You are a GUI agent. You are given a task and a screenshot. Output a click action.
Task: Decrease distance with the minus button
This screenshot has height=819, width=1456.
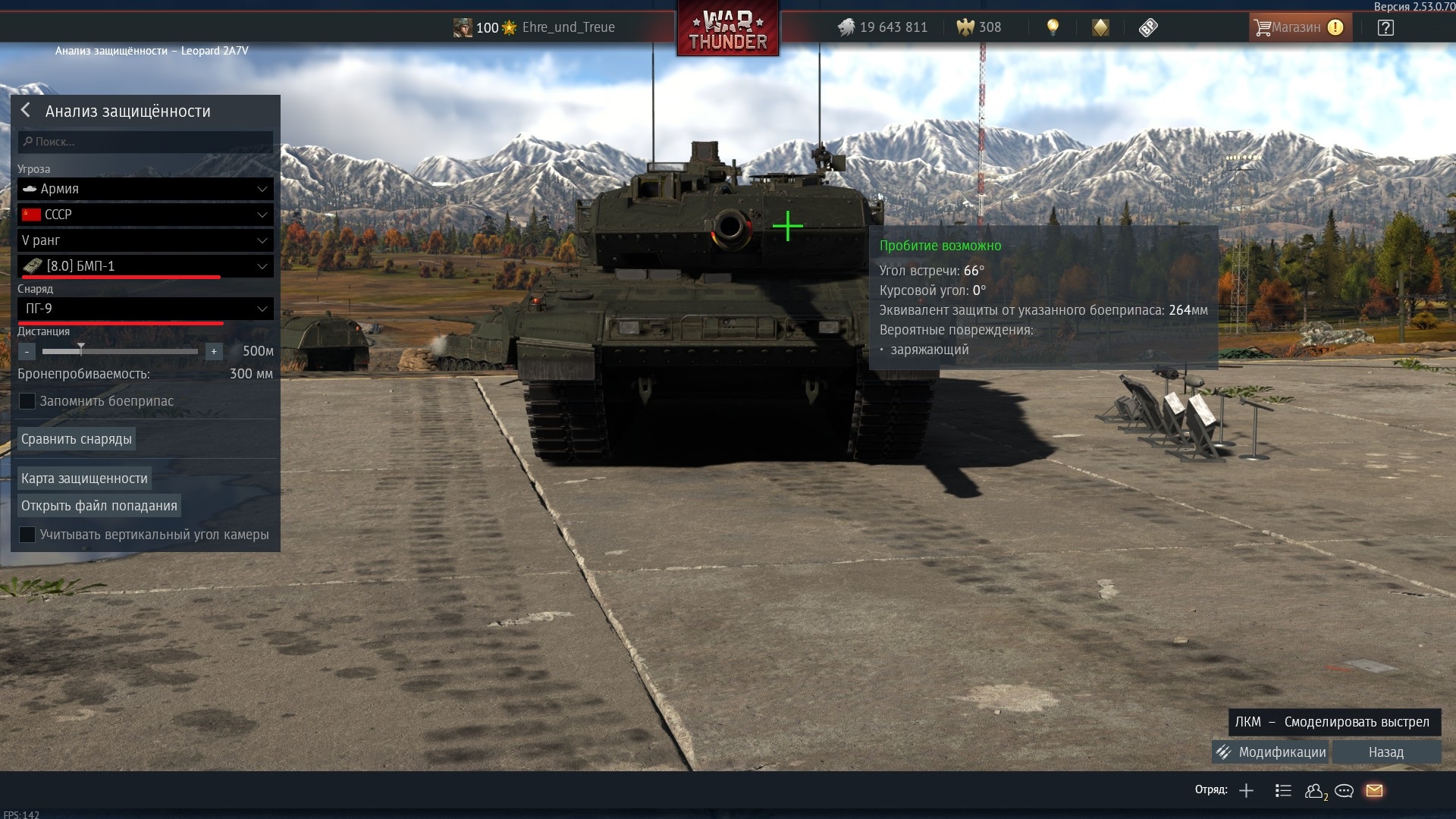(27, 352)
